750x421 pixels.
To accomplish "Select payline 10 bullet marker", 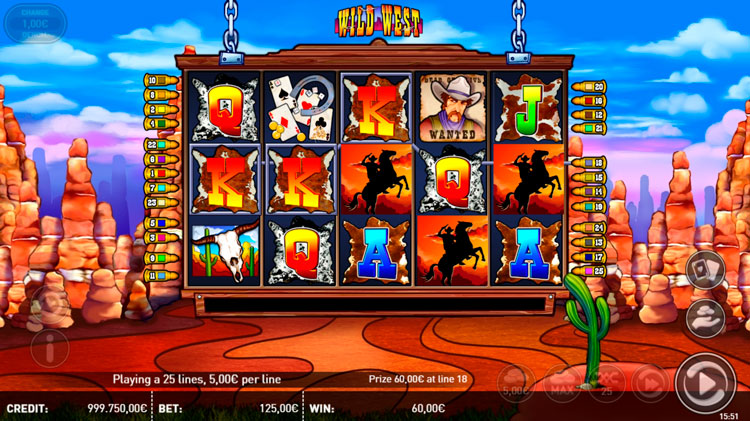I will coord(160,79).
